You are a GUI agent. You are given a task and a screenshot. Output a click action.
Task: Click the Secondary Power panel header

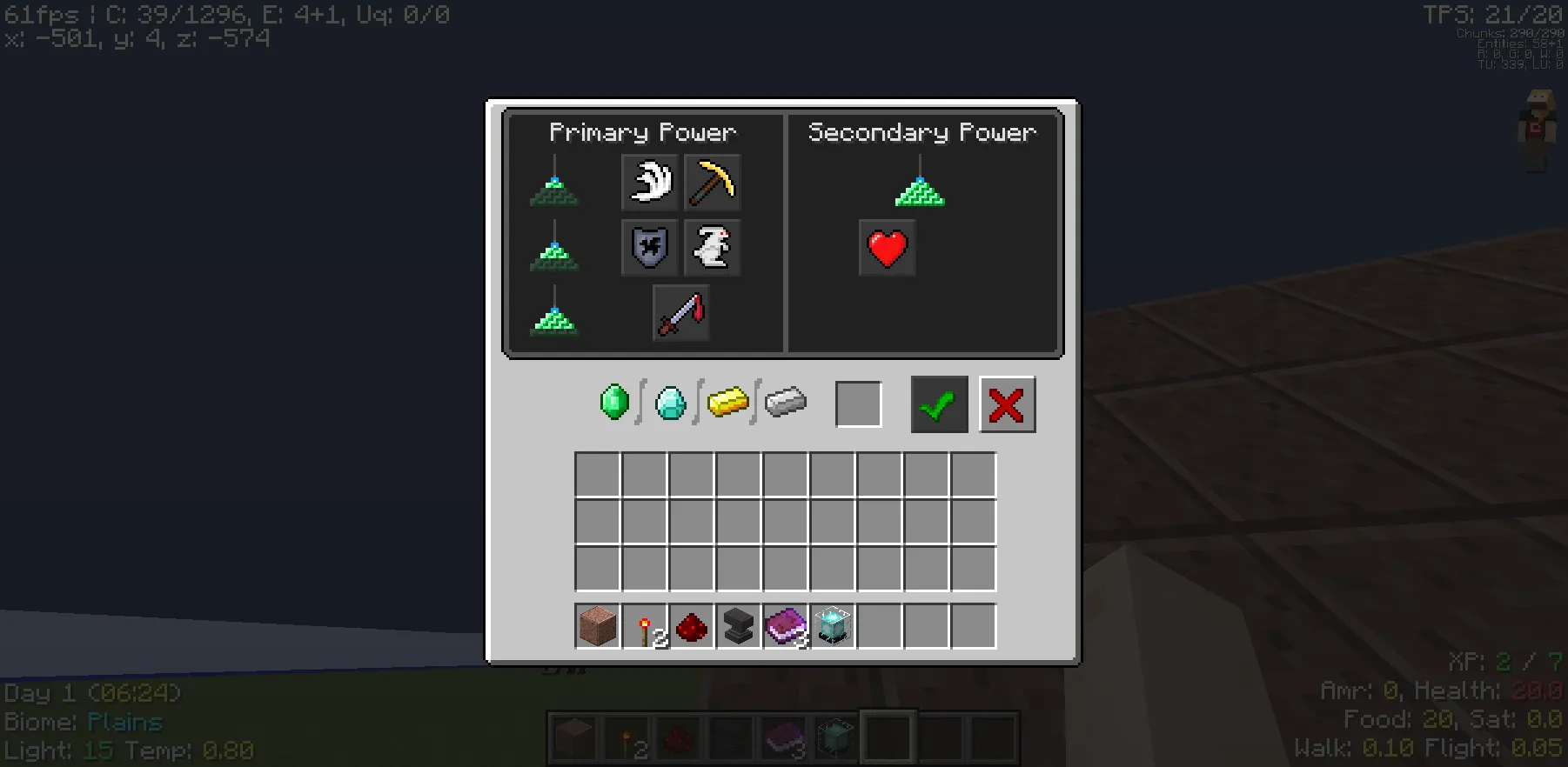coord(922,132)
